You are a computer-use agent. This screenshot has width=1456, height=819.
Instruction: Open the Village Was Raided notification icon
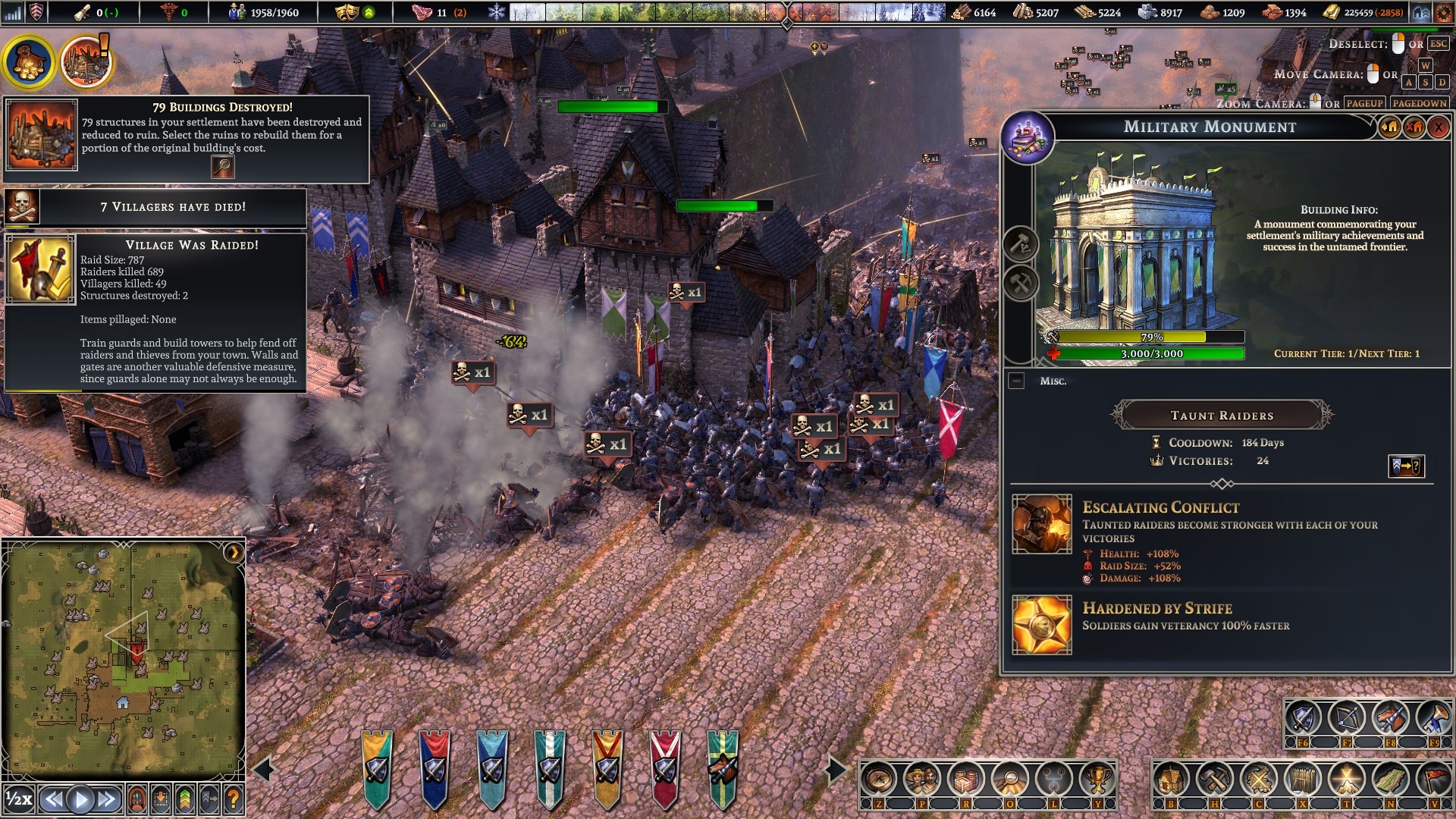point(40,270)
